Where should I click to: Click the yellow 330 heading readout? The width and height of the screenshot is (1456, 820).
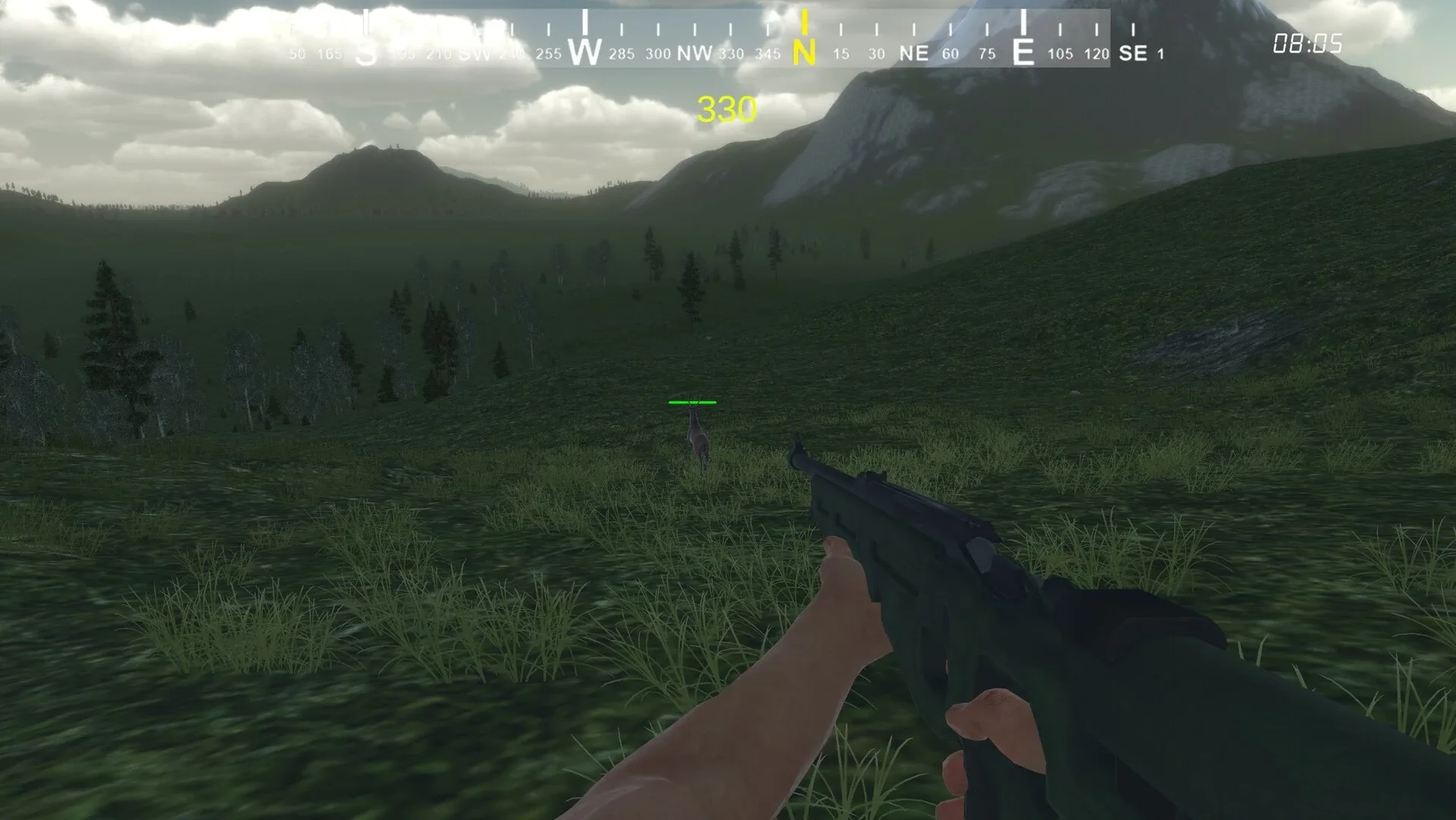(x=726, y=109)
